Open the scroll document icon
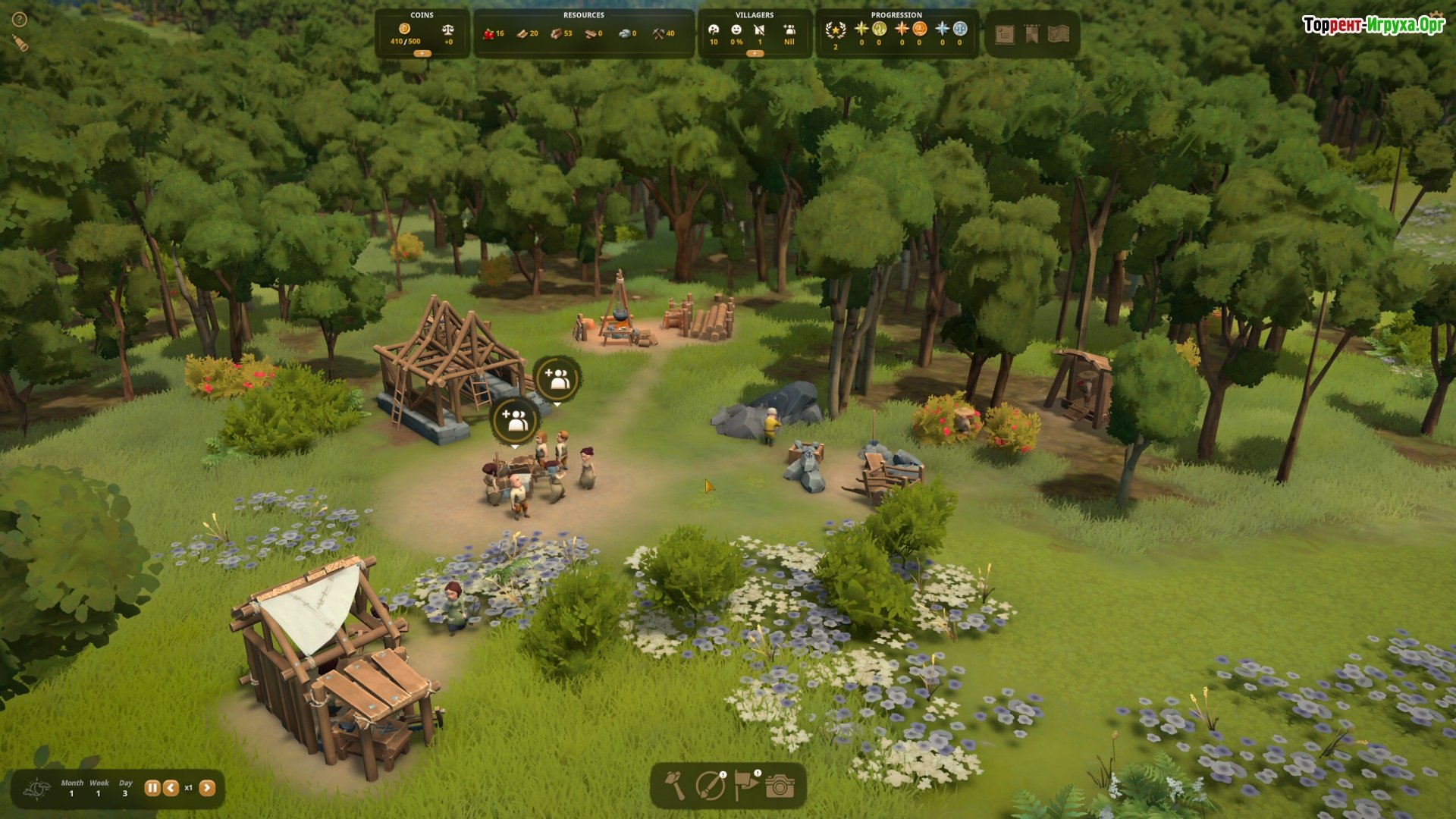 pos(1005,34)
